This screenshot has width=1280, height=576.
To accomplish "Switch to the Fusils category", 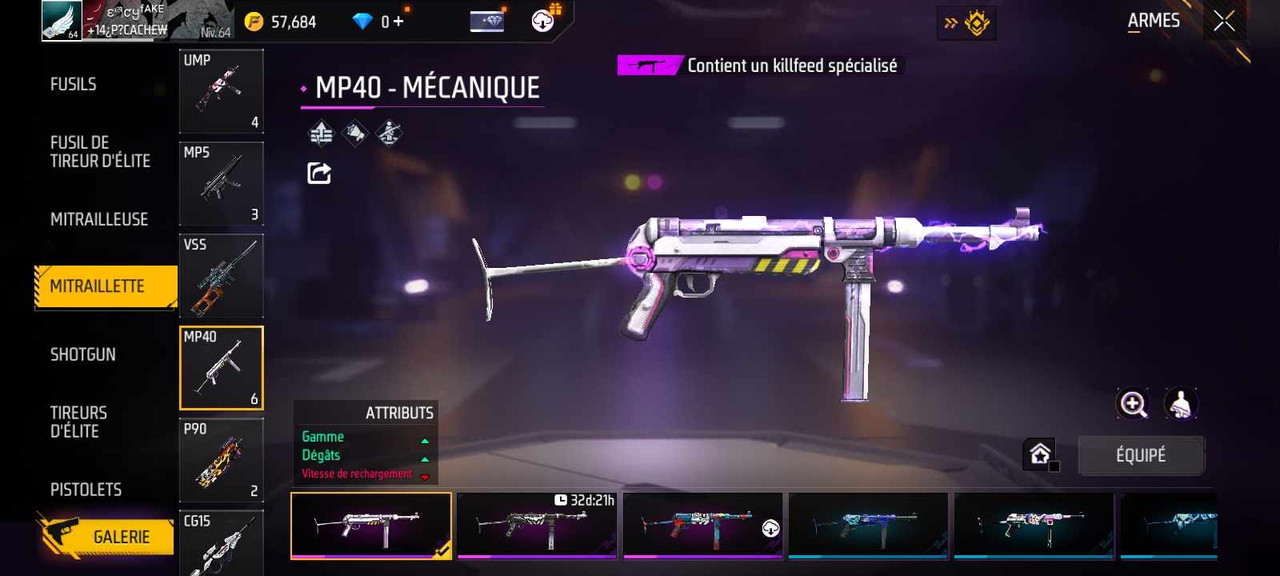I will [x=74, y=84].
